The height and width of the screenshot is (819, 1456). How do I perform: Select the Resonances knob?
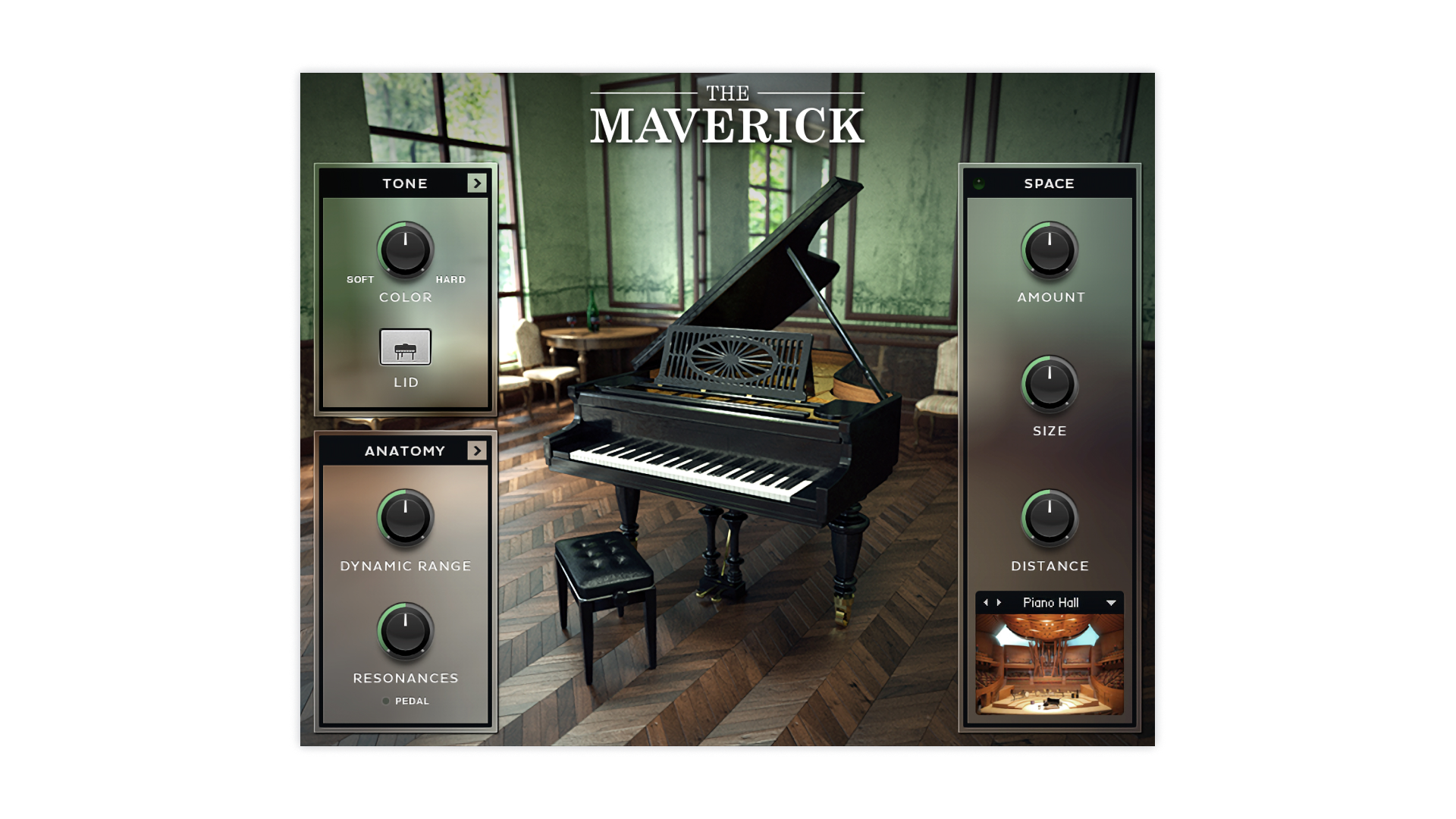[x=406, y=631]
